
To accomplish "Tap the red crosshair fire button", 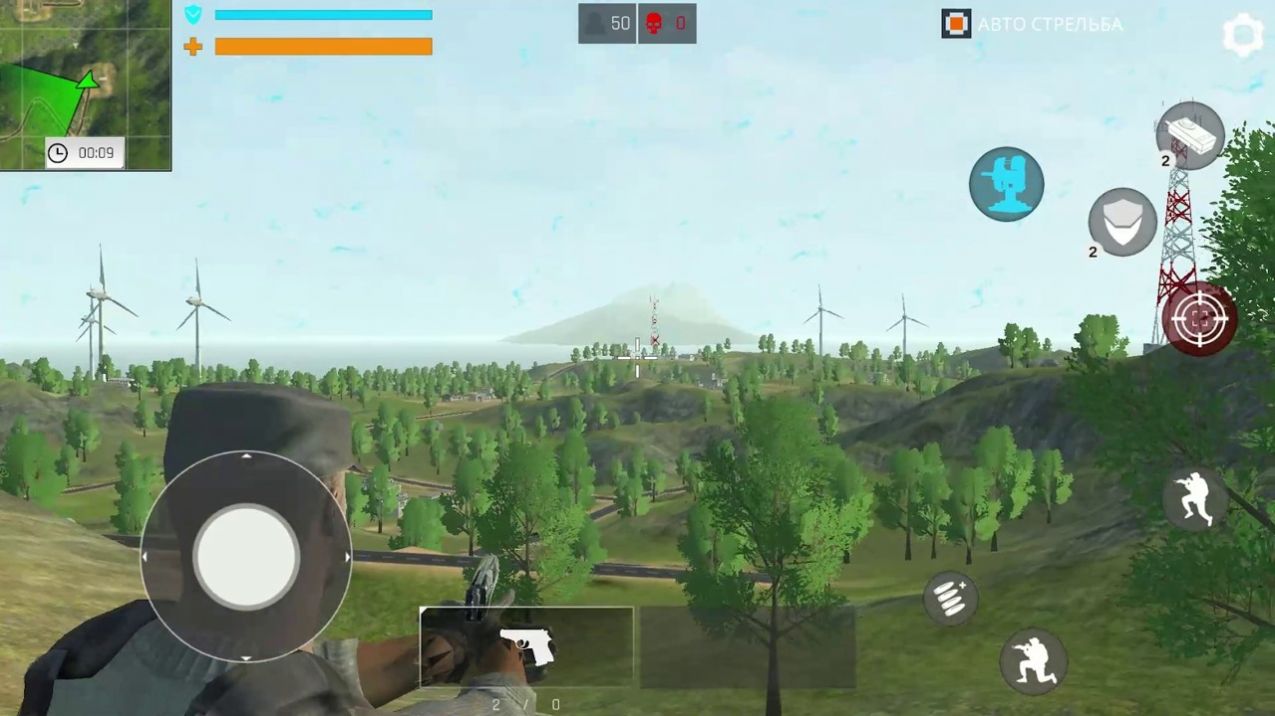I will click(x=1199, y=320).
